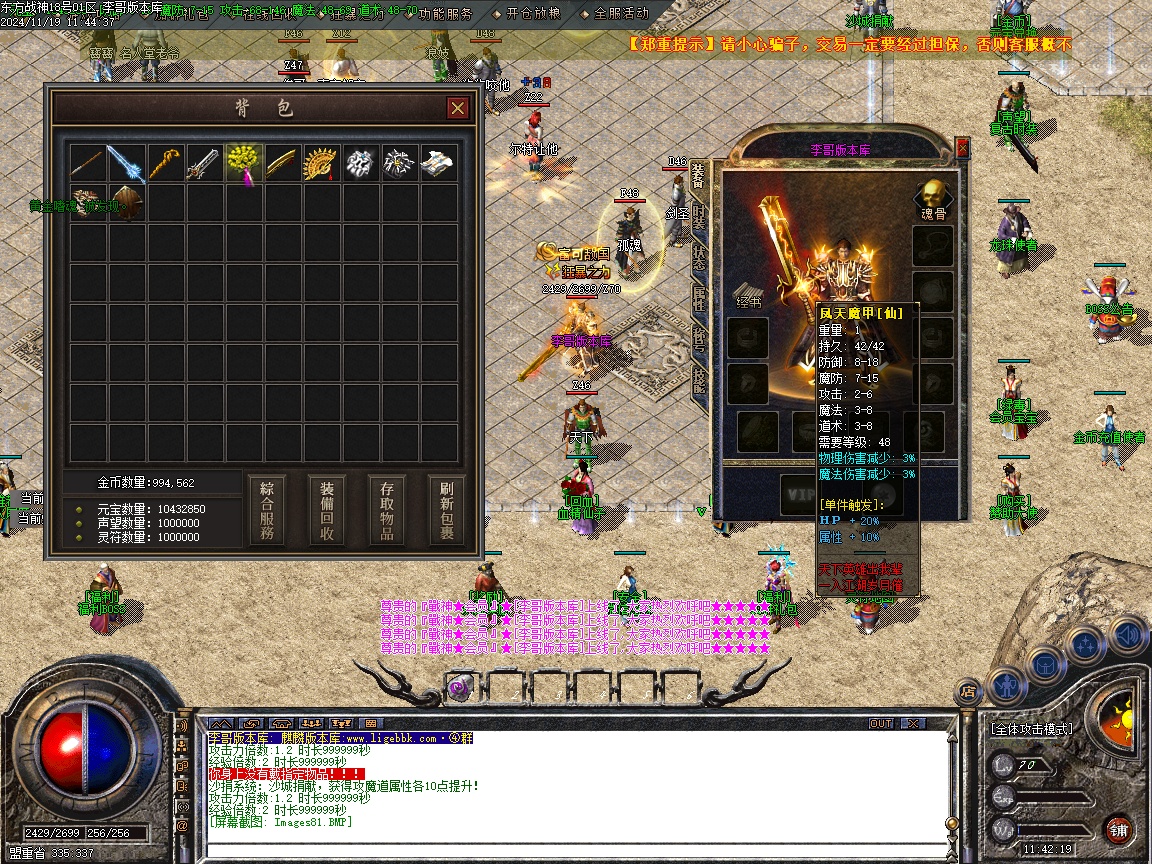Close the character equipment panel
This screenshot has width=1152, height=864.
click(962, 148)
